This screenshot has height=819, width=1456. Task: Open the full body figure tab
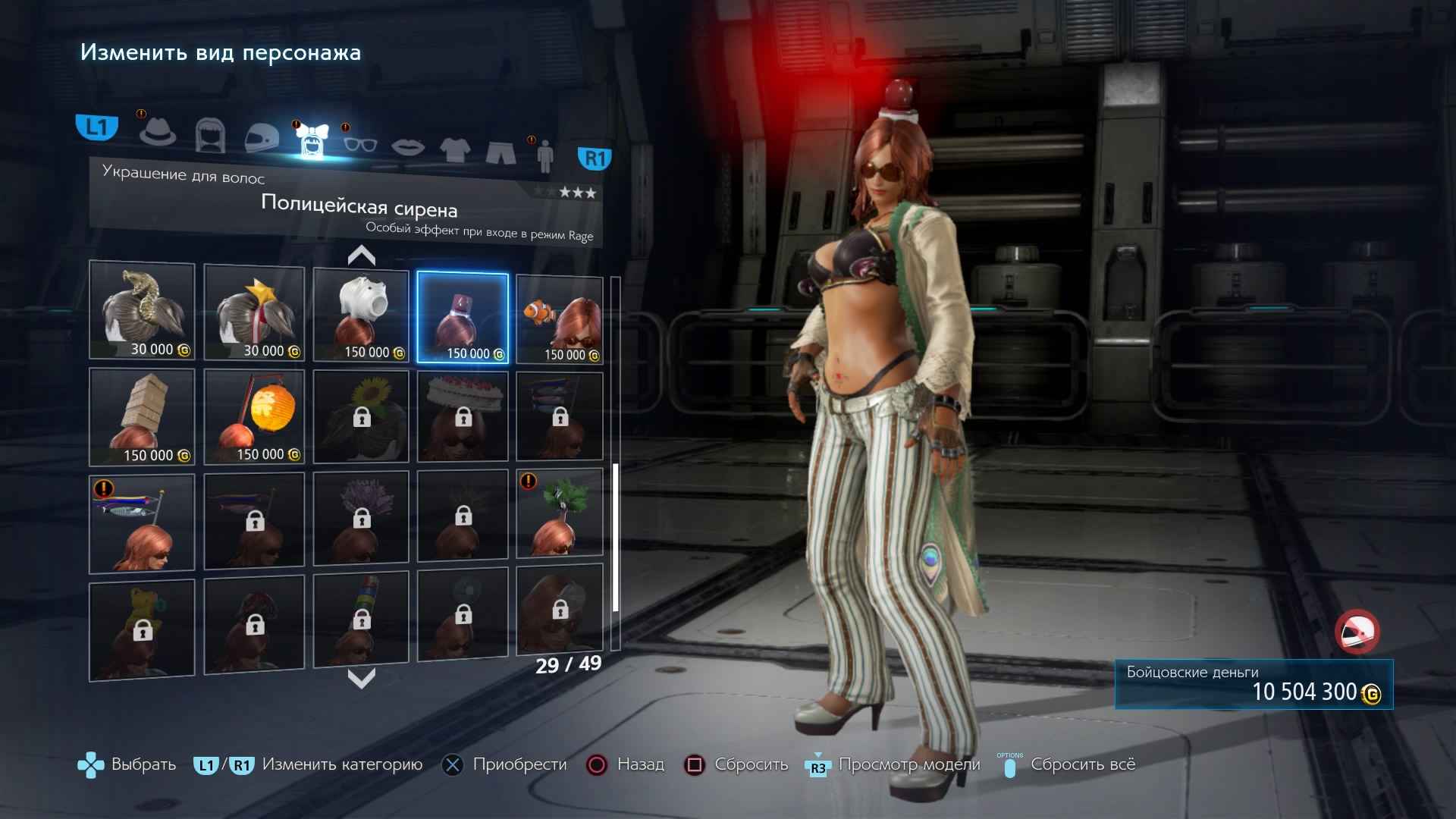click(x=544, y=157)
